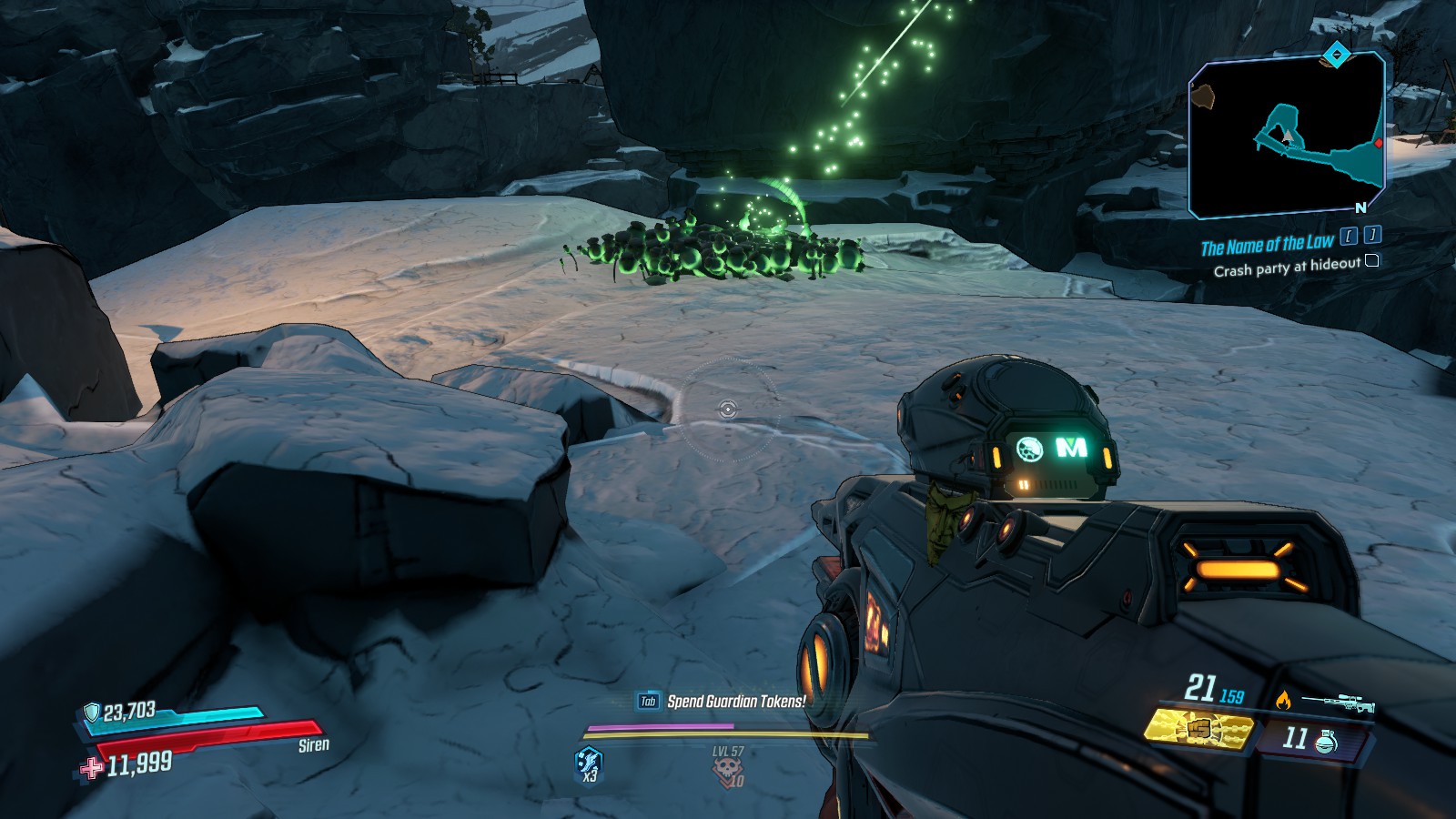Click the red health cross icon

92,768
